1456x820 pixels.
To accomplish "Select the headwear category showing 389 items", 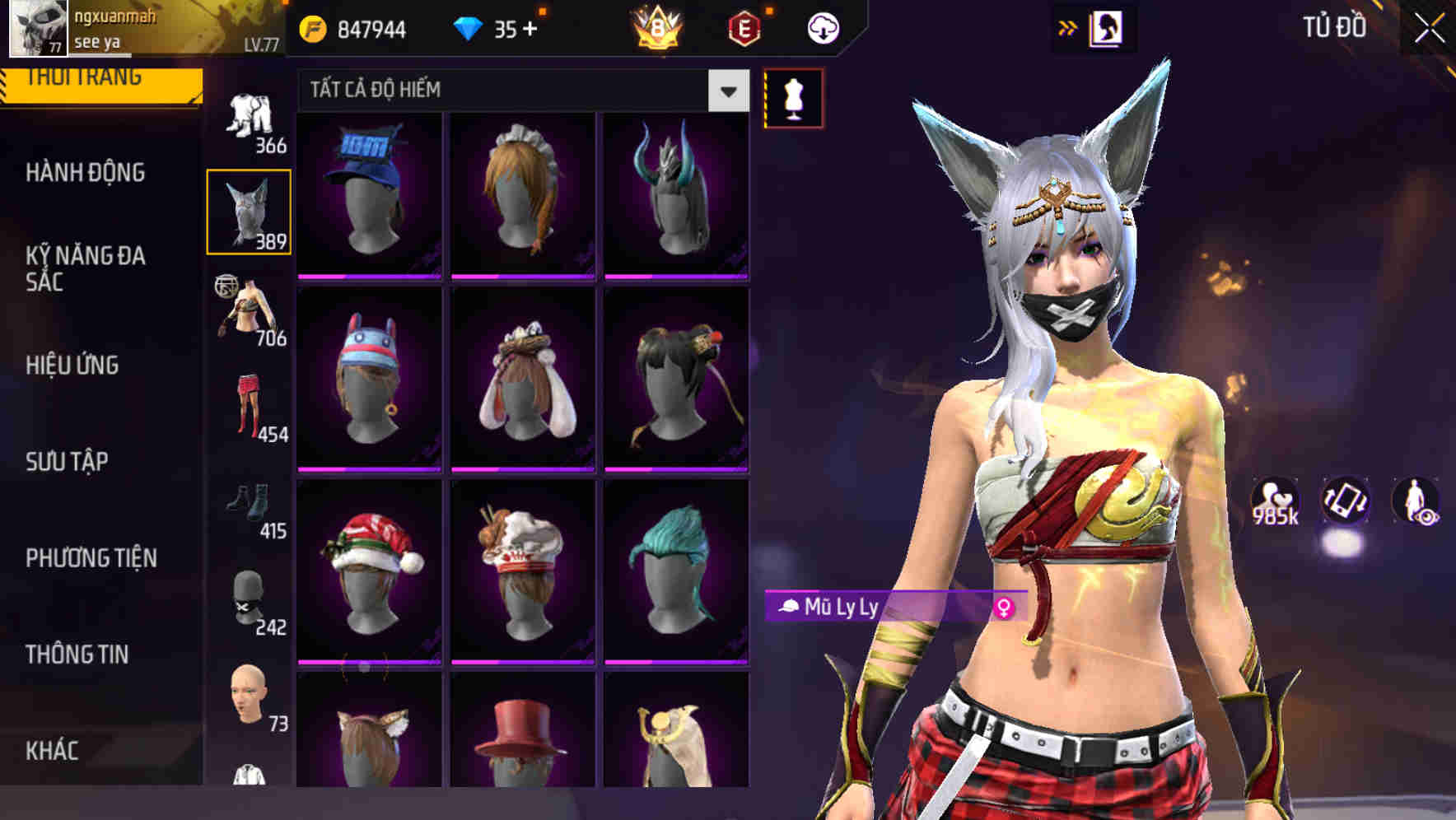I will pyautogui.click(x=251, y=210).
